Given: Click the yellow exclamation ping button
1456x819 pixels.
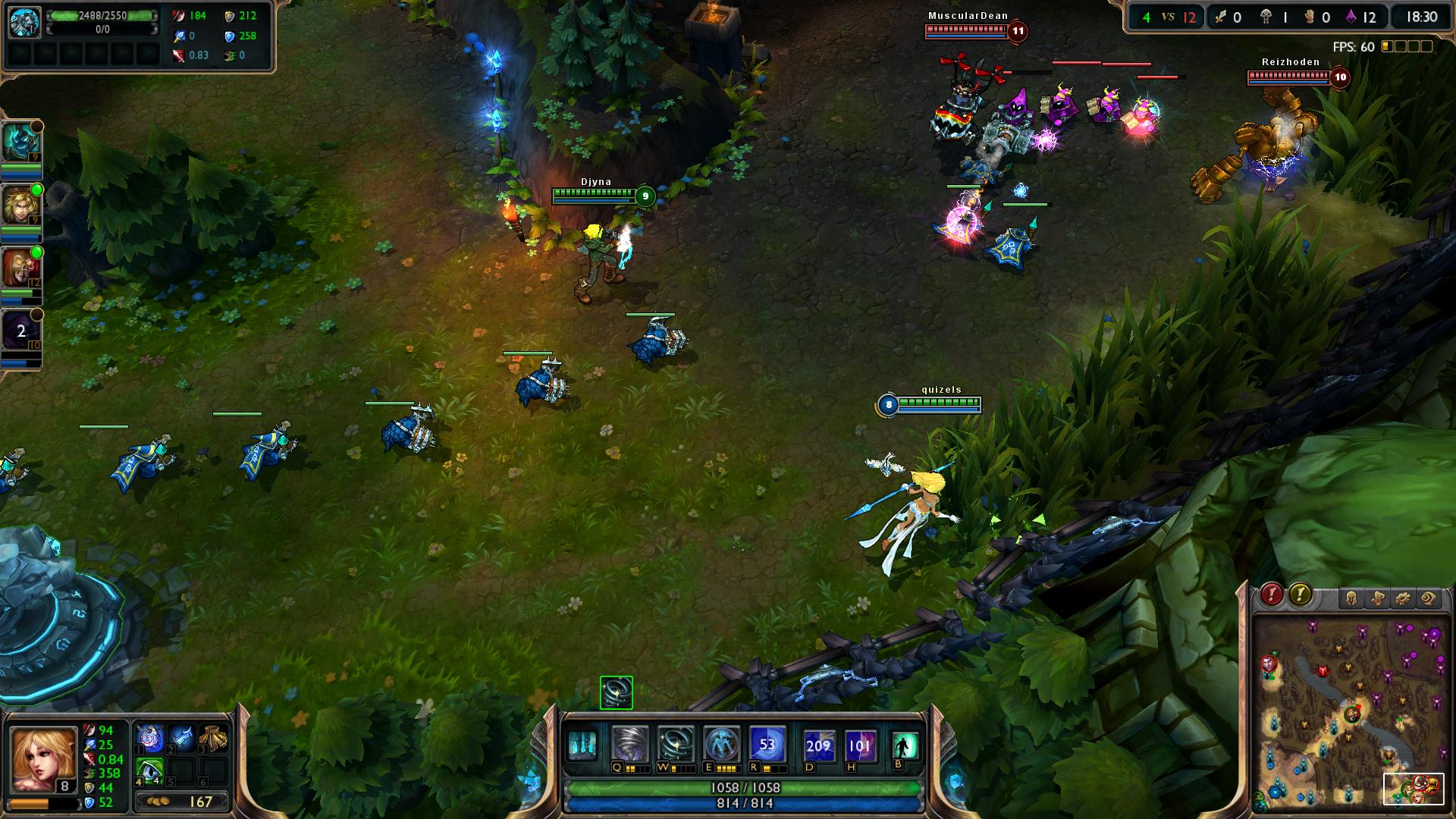Looking at the screenshot, I should [x=1300, y=595].
